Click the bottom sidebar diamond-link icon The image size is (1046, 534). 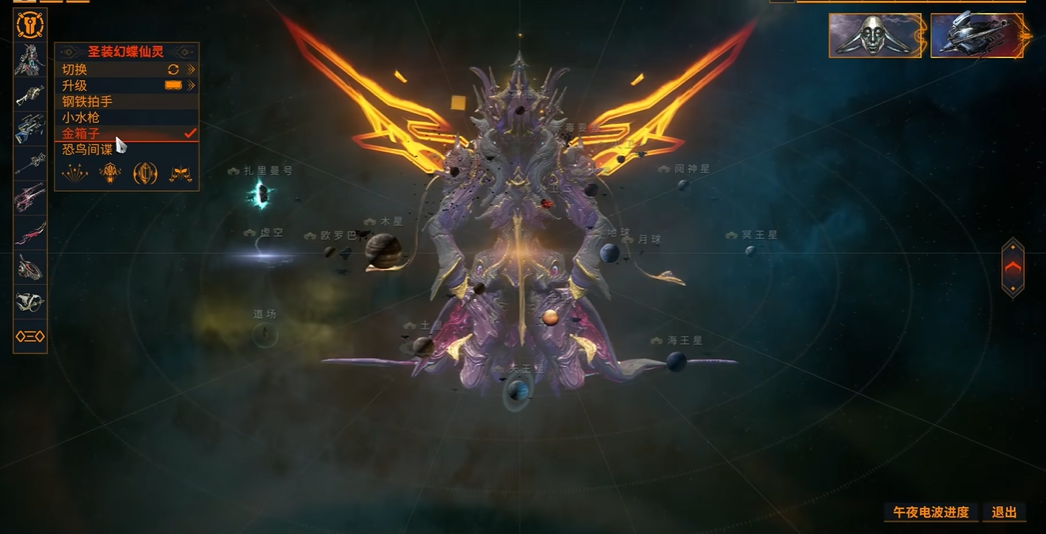(30, 337)
